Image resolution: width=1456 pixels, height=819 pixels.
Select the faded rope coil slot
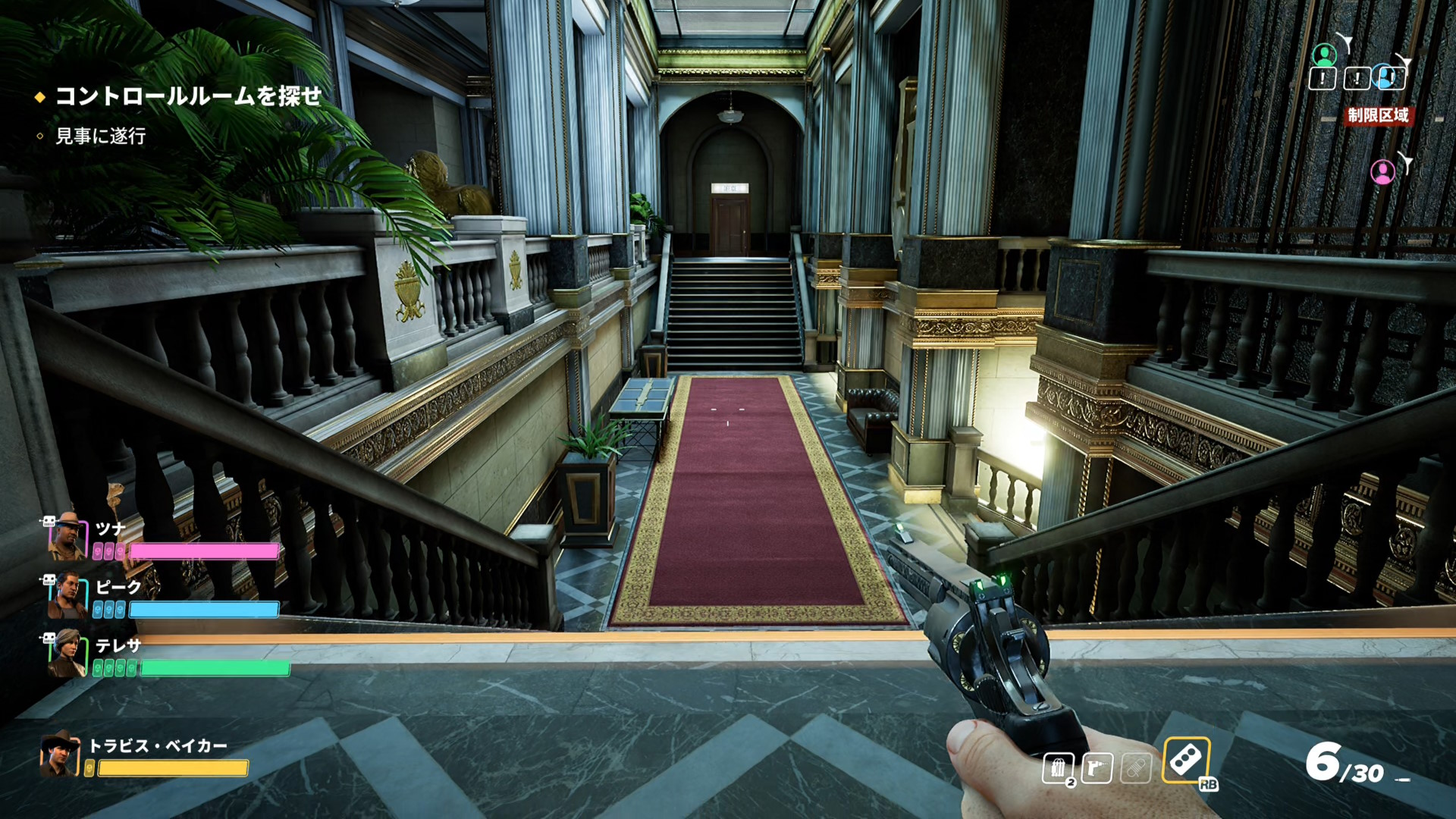(1136, 768)
